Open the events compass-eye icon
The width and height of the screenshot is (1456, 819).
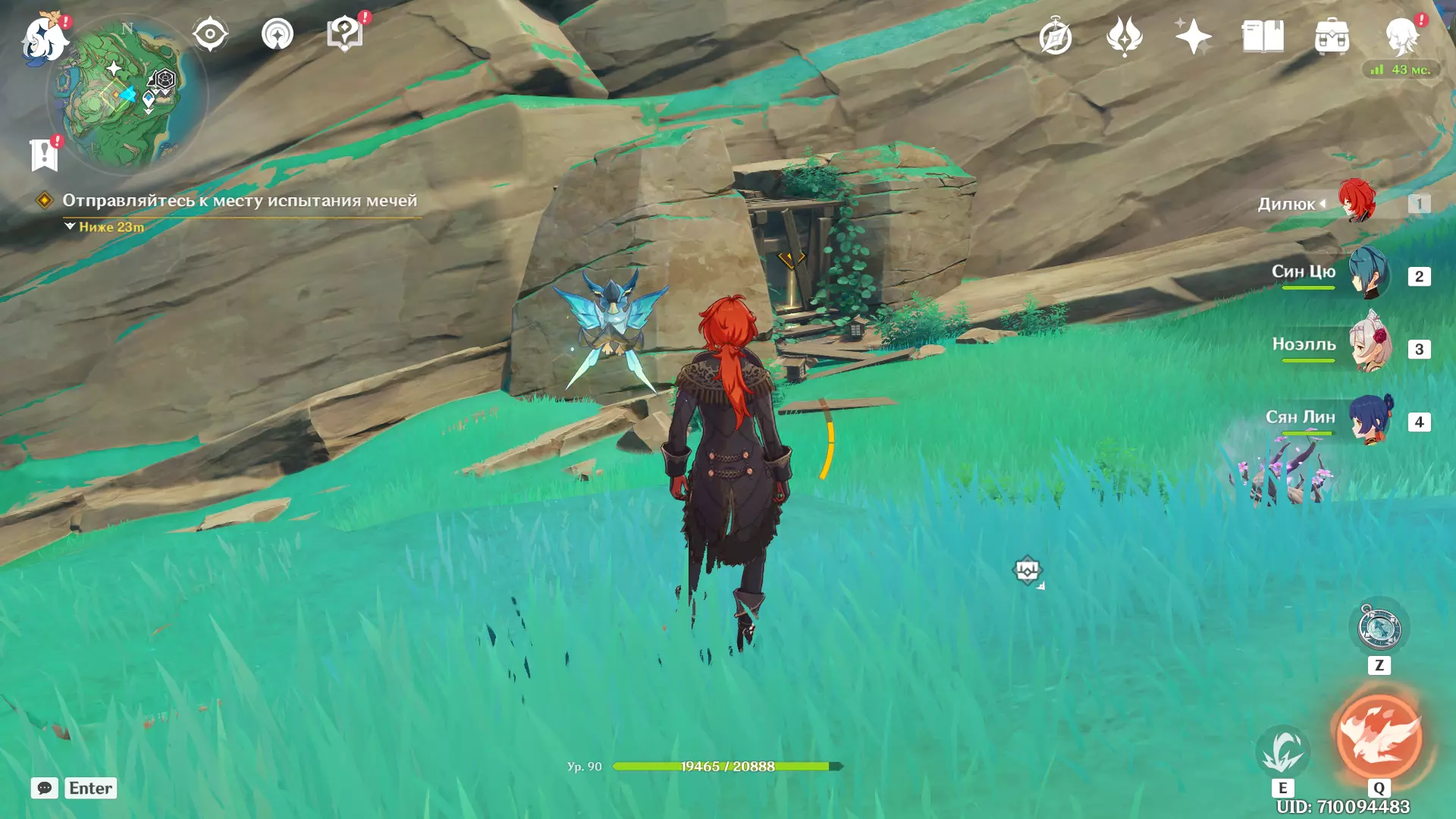point(210,35)
